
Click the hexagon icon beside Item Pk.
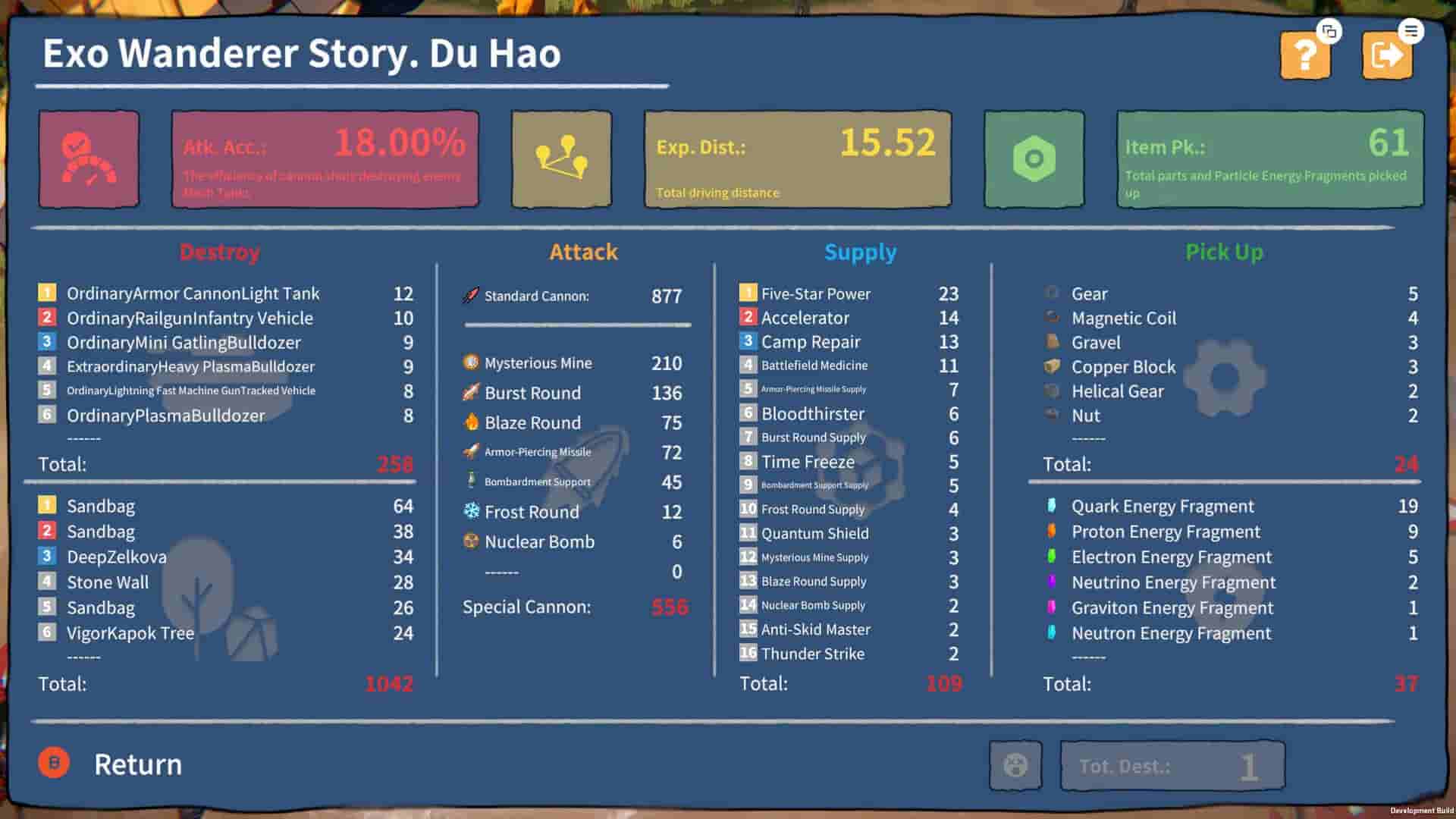tap(1033, 158)
